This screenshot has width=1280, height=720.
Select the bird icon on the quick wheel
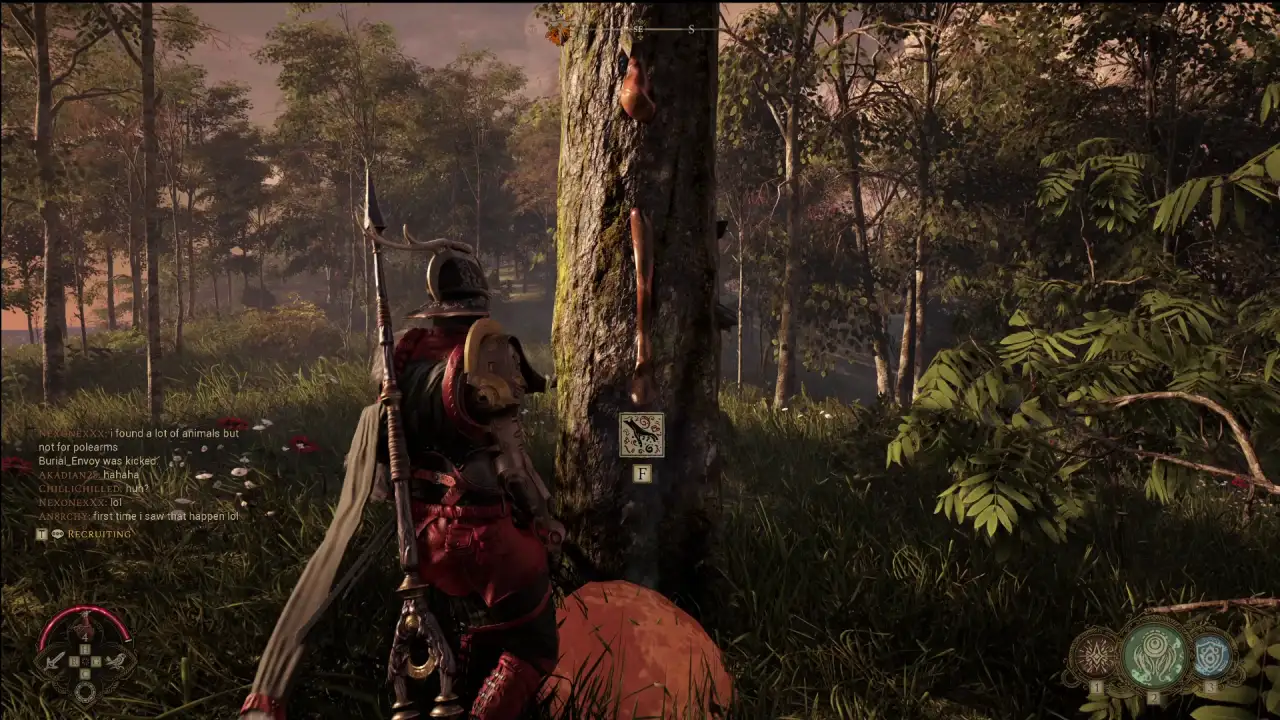[x=116, y=660]
